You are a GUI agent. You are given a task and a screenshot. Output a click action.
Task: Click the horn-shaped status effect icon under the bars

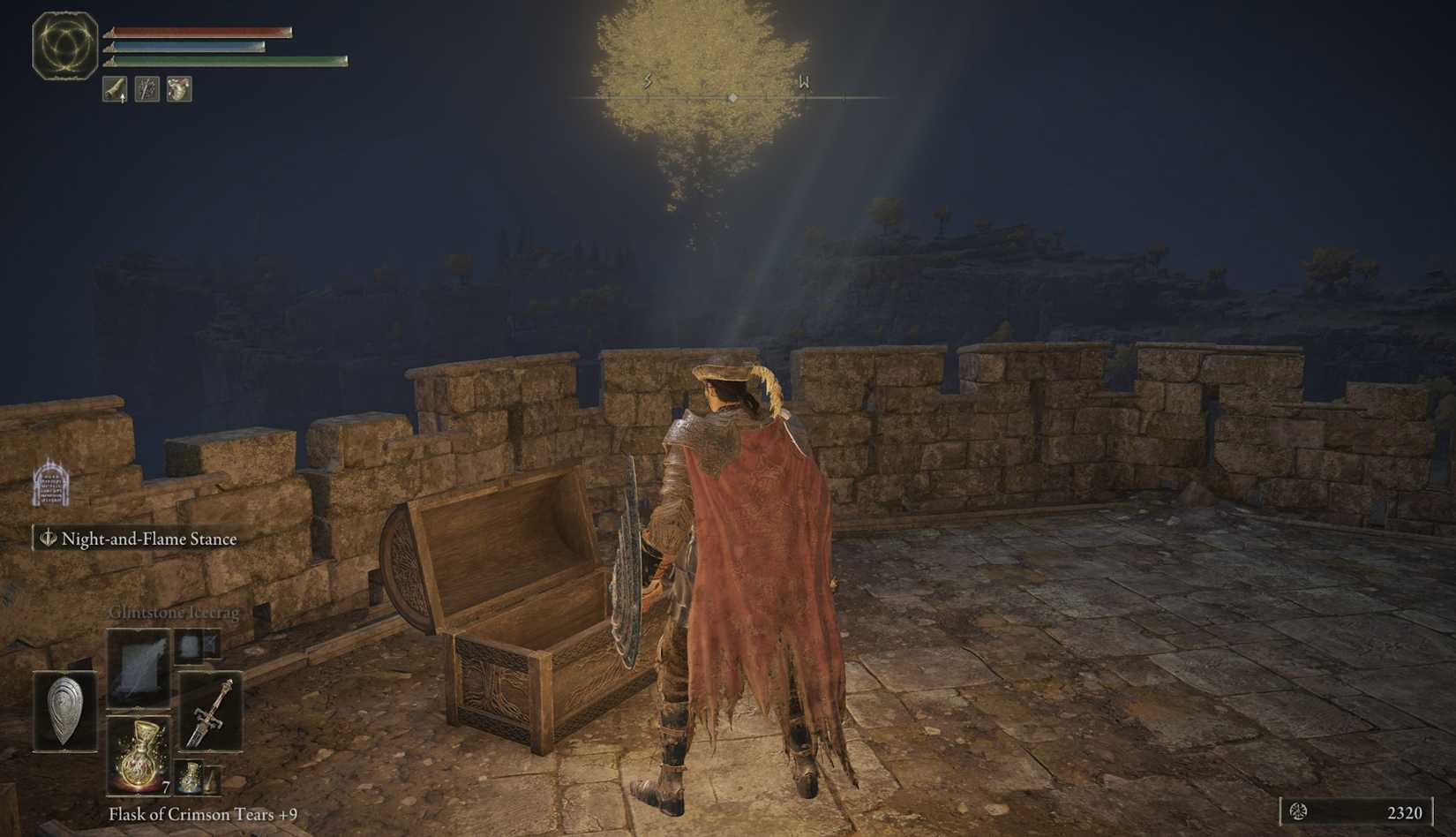tap(113, 88)
